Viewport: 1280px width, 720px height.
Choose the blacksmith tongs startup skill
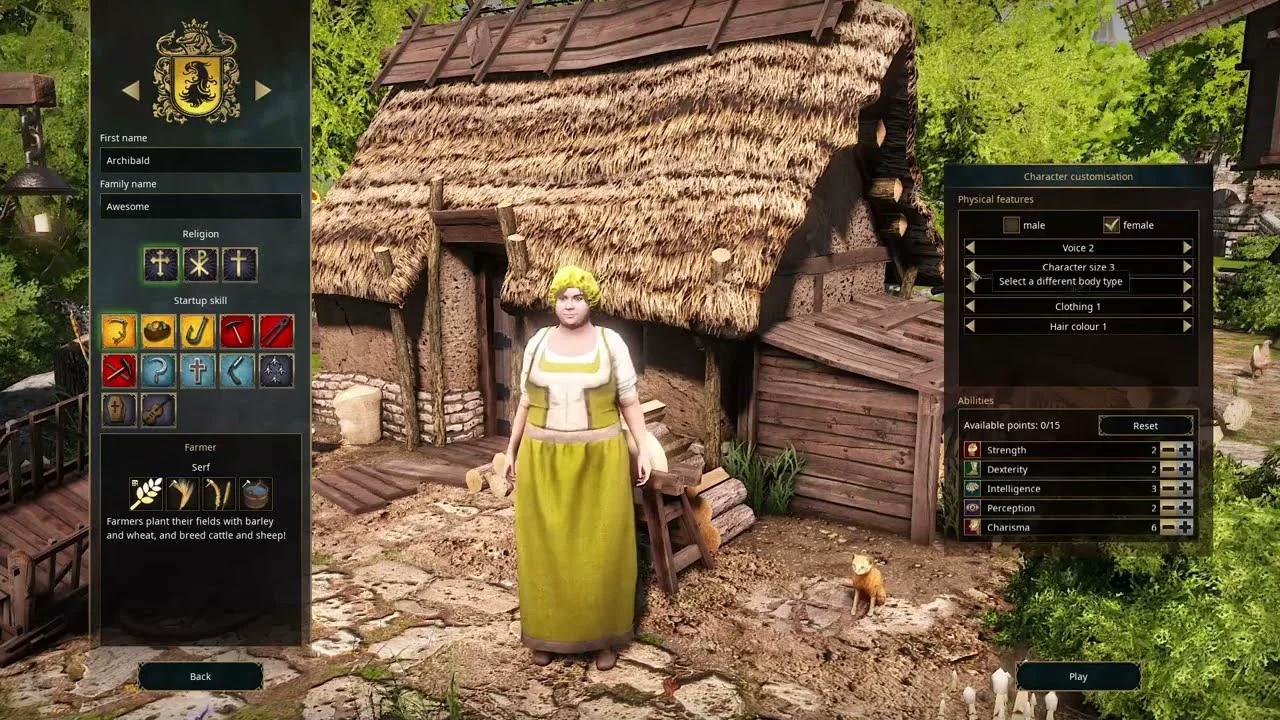coord(277,331)
